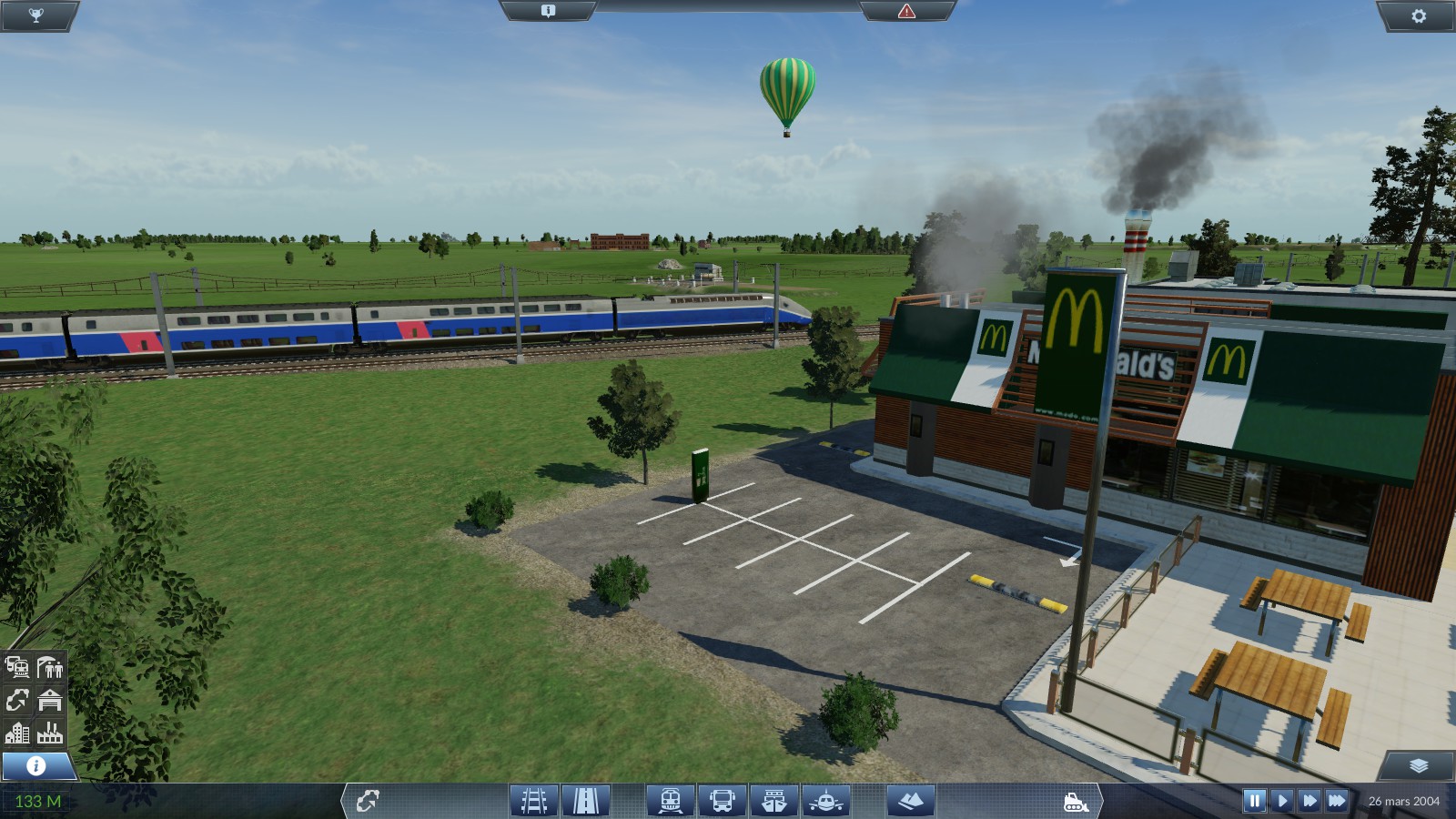Open the road construction menu
Viewport: 1456px width, 819px height.
[x=585, y=801]
